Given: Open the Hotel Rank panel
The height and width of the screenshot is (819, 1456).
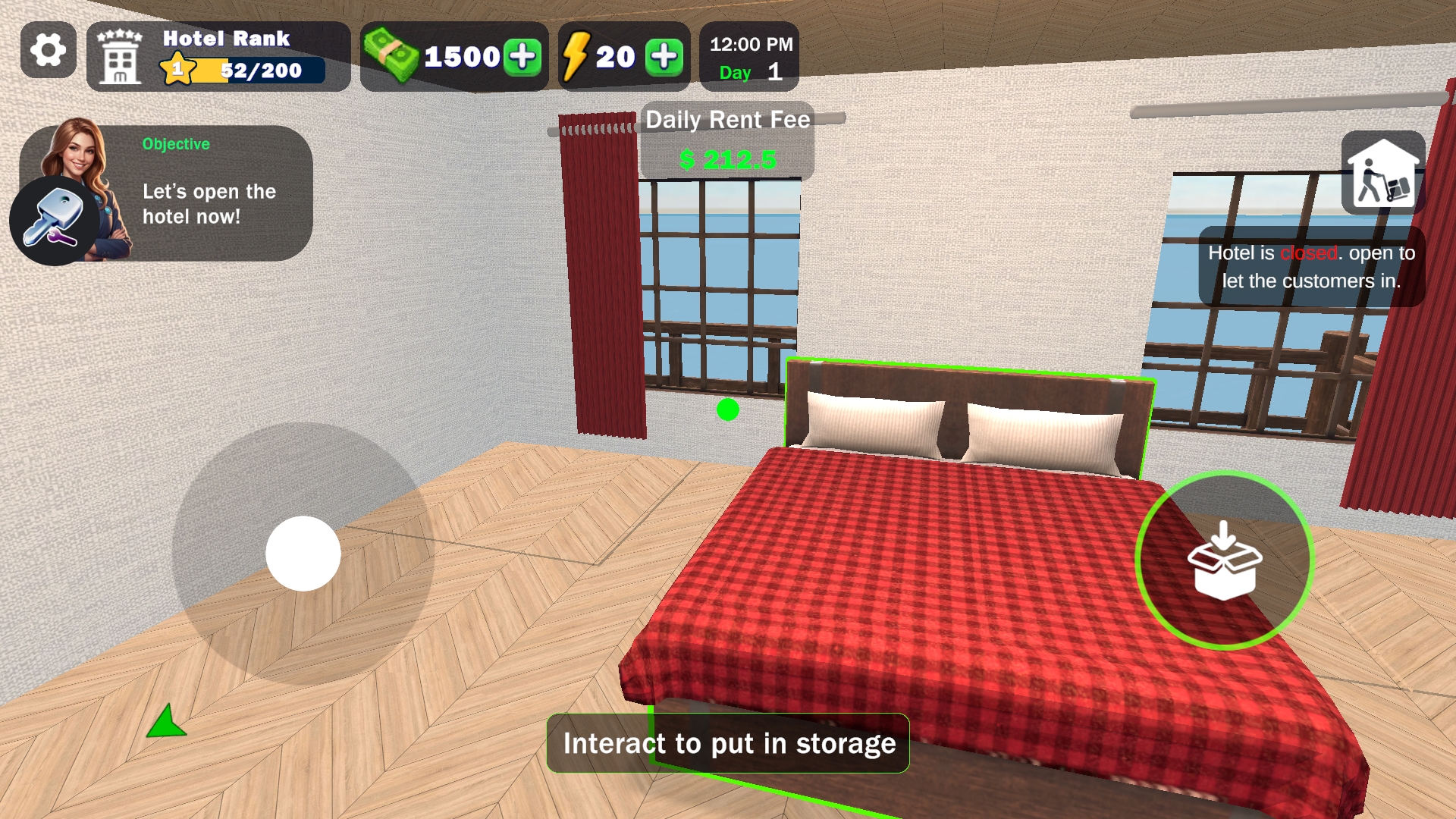Looking at the screenshot, I should coord(218,57).
